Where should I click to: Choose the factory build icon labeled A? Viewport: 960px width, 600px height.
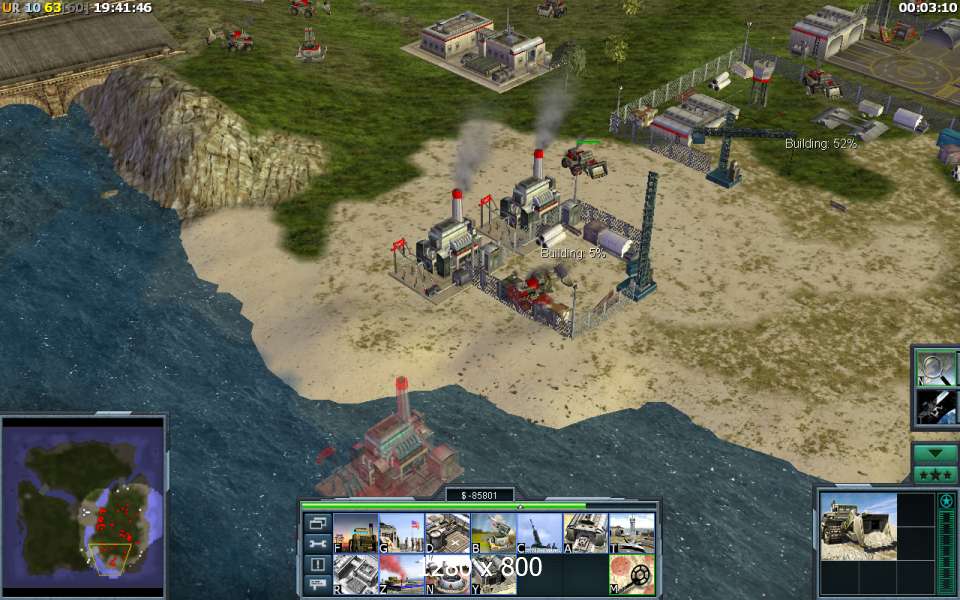tap(585, 533)
